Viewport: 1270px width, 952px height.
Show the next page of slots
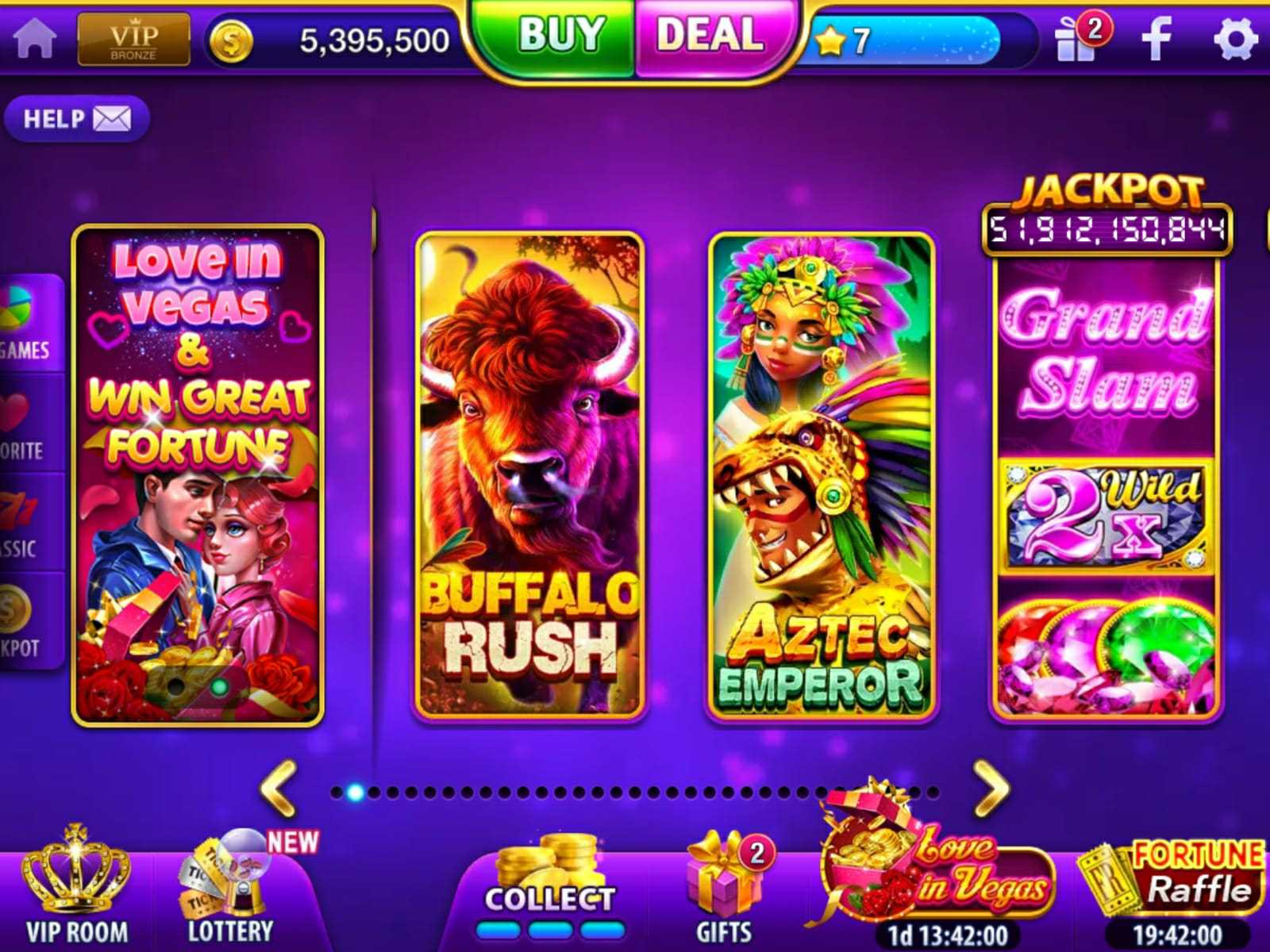tap(991, 788)
